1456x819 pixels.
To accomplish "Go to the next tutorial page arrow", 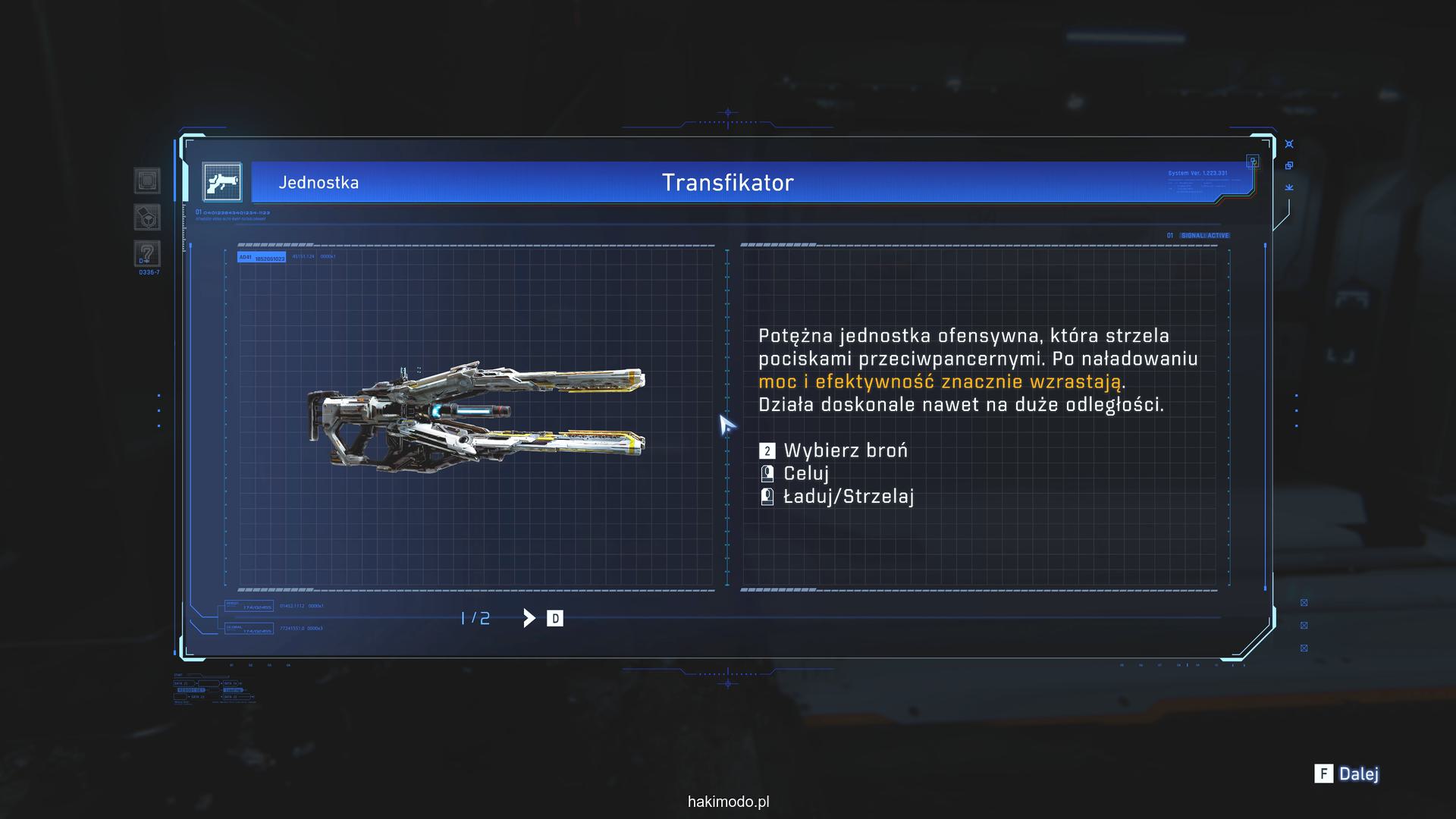I will click(x=529, y=618).
